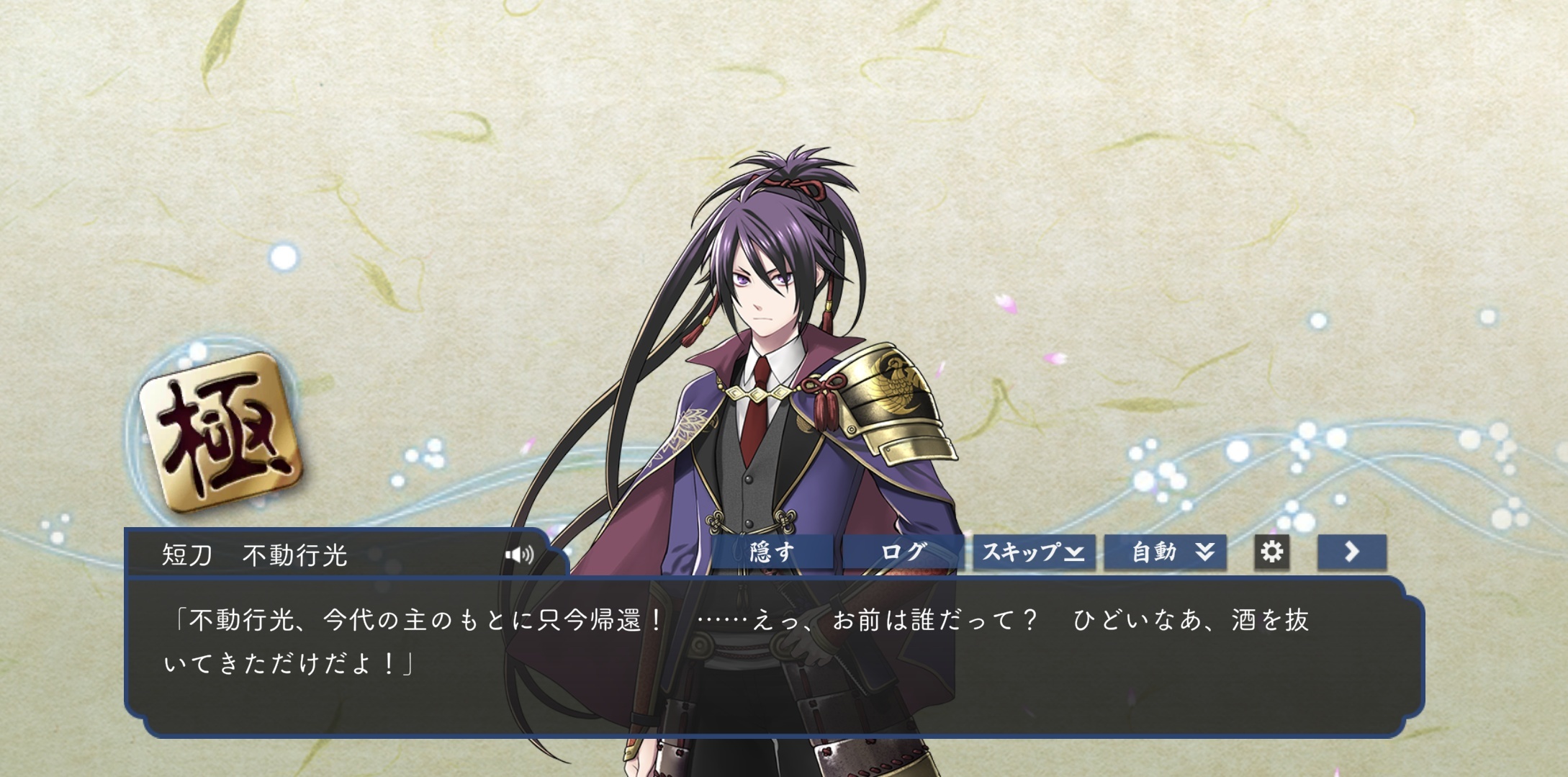Toggle 自動 auto-advance mode
This screenshot has height=777, width=1568.
1165,552
